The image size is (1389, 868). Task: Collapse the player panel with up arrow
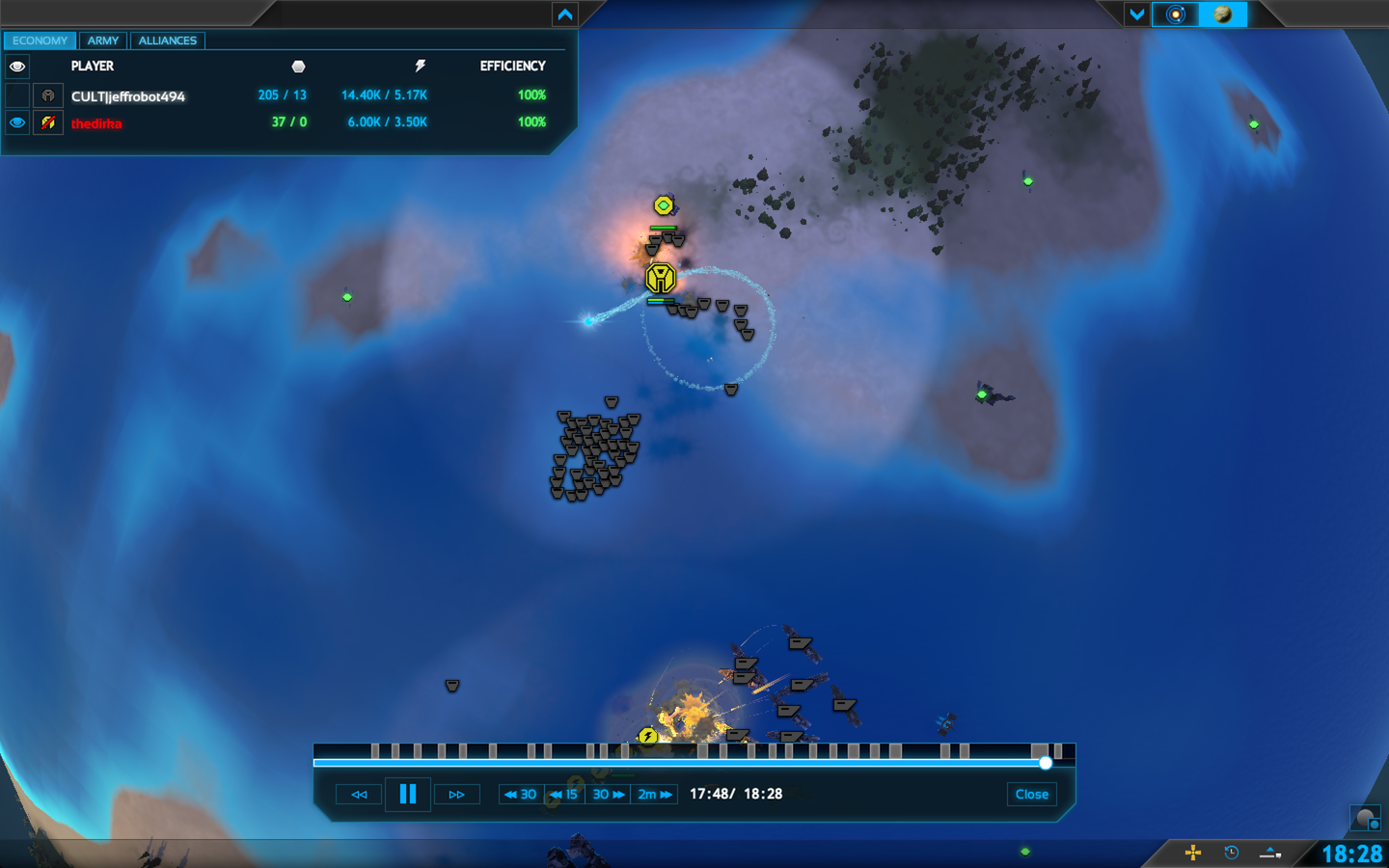pos(565,14)
